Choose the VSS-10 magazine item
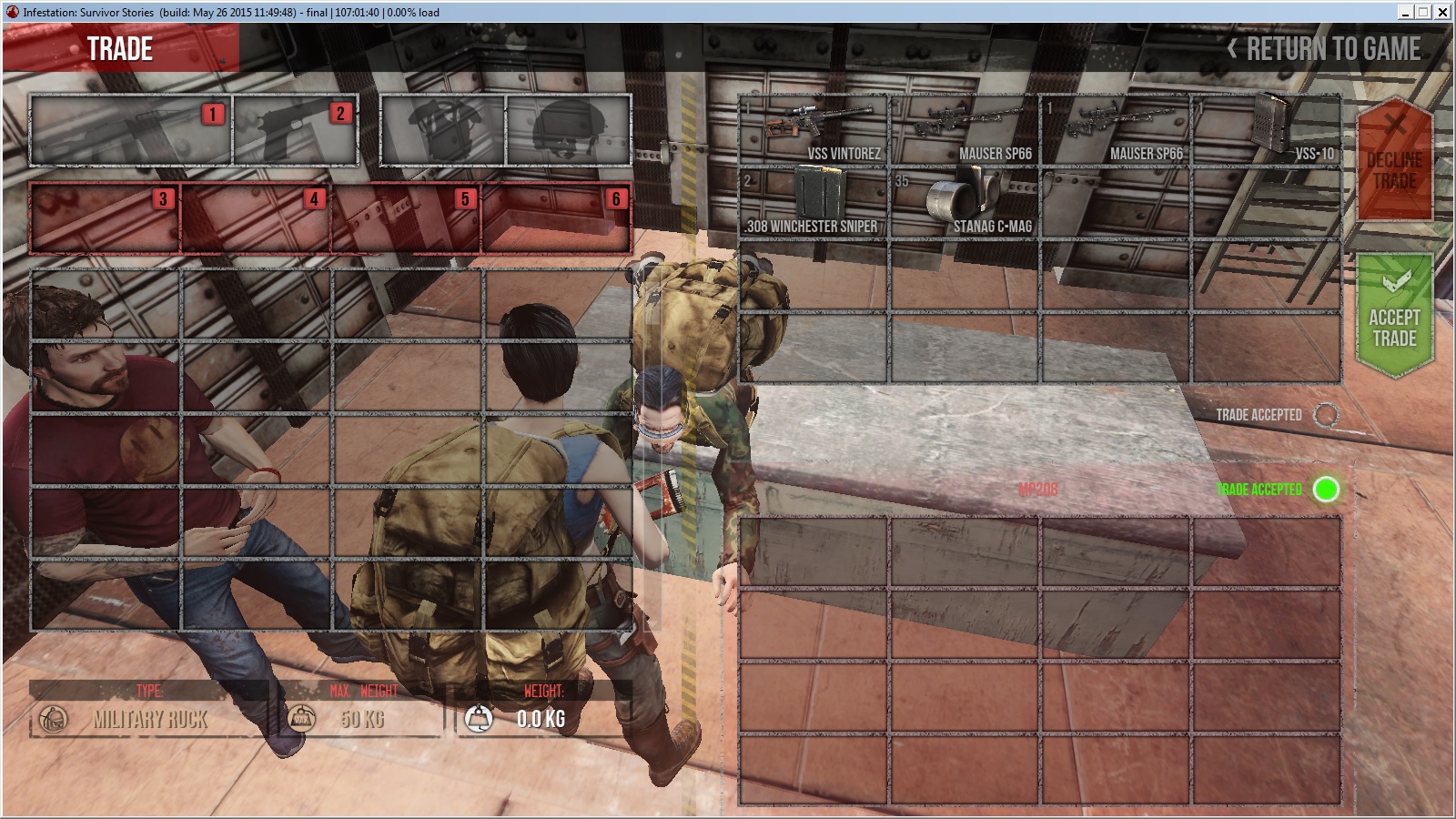 [1266, 129]
